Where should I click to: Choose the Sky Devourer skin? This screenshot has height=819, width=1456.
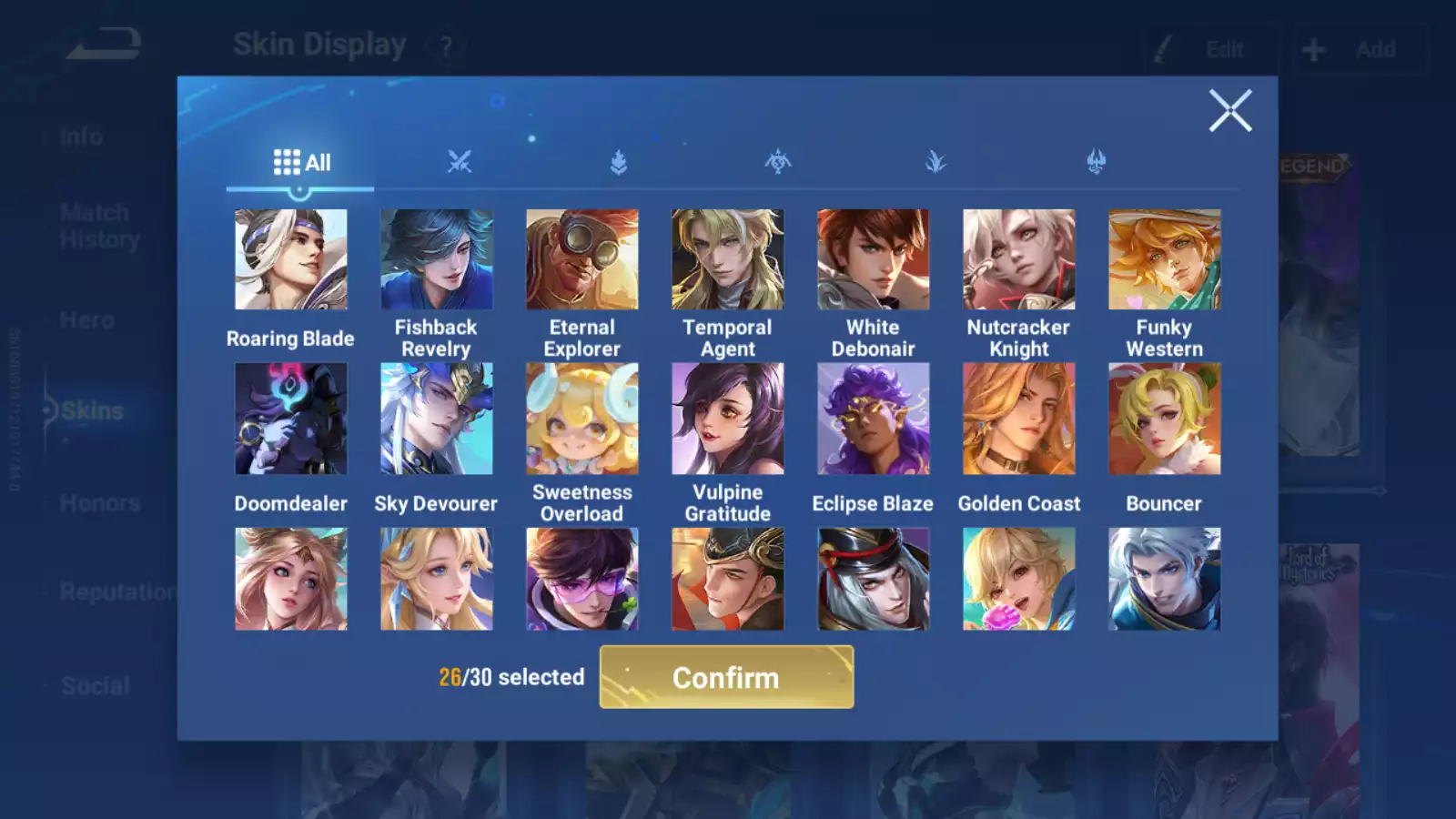(436, 419)
